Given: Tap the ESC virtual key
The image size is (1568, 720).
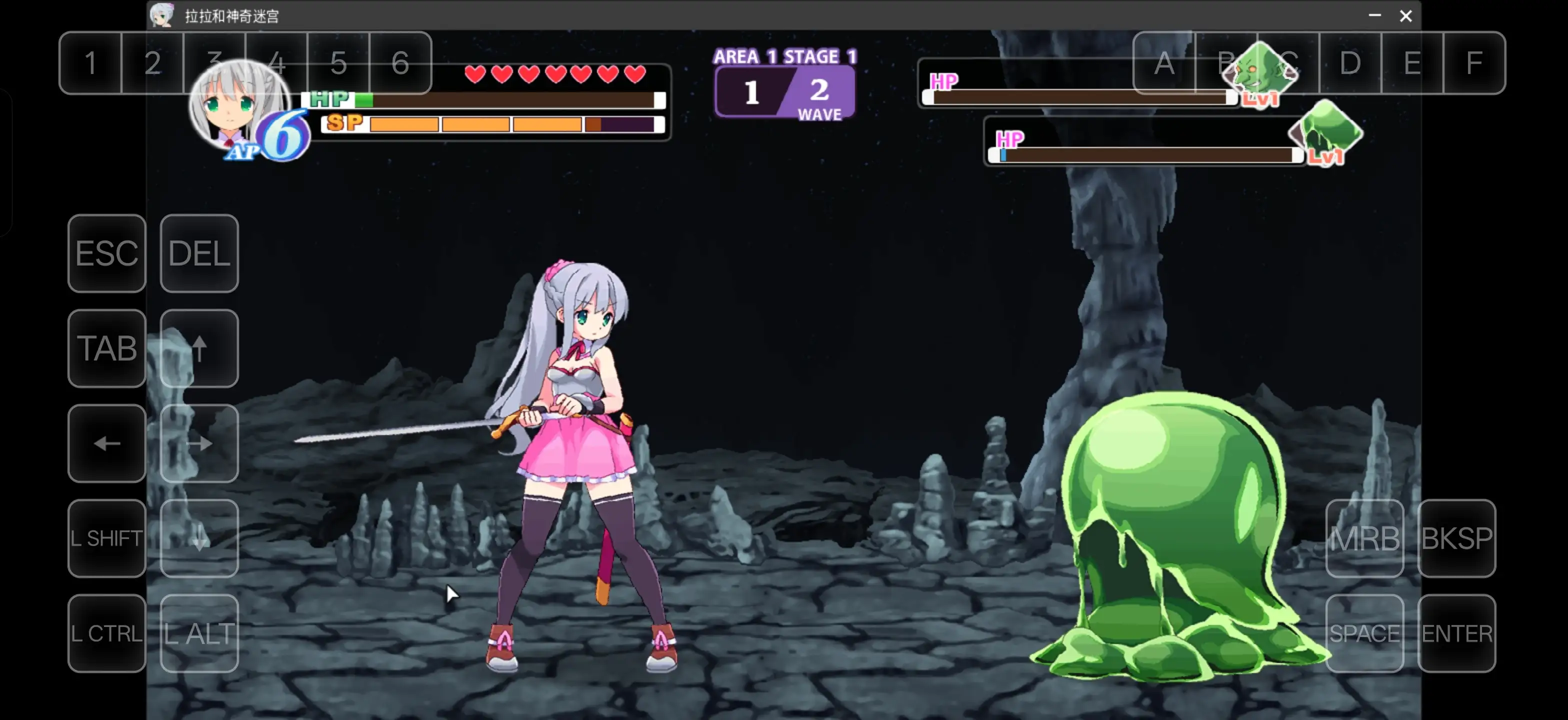Looking at the screenshot, I should (x=106, y=253).
